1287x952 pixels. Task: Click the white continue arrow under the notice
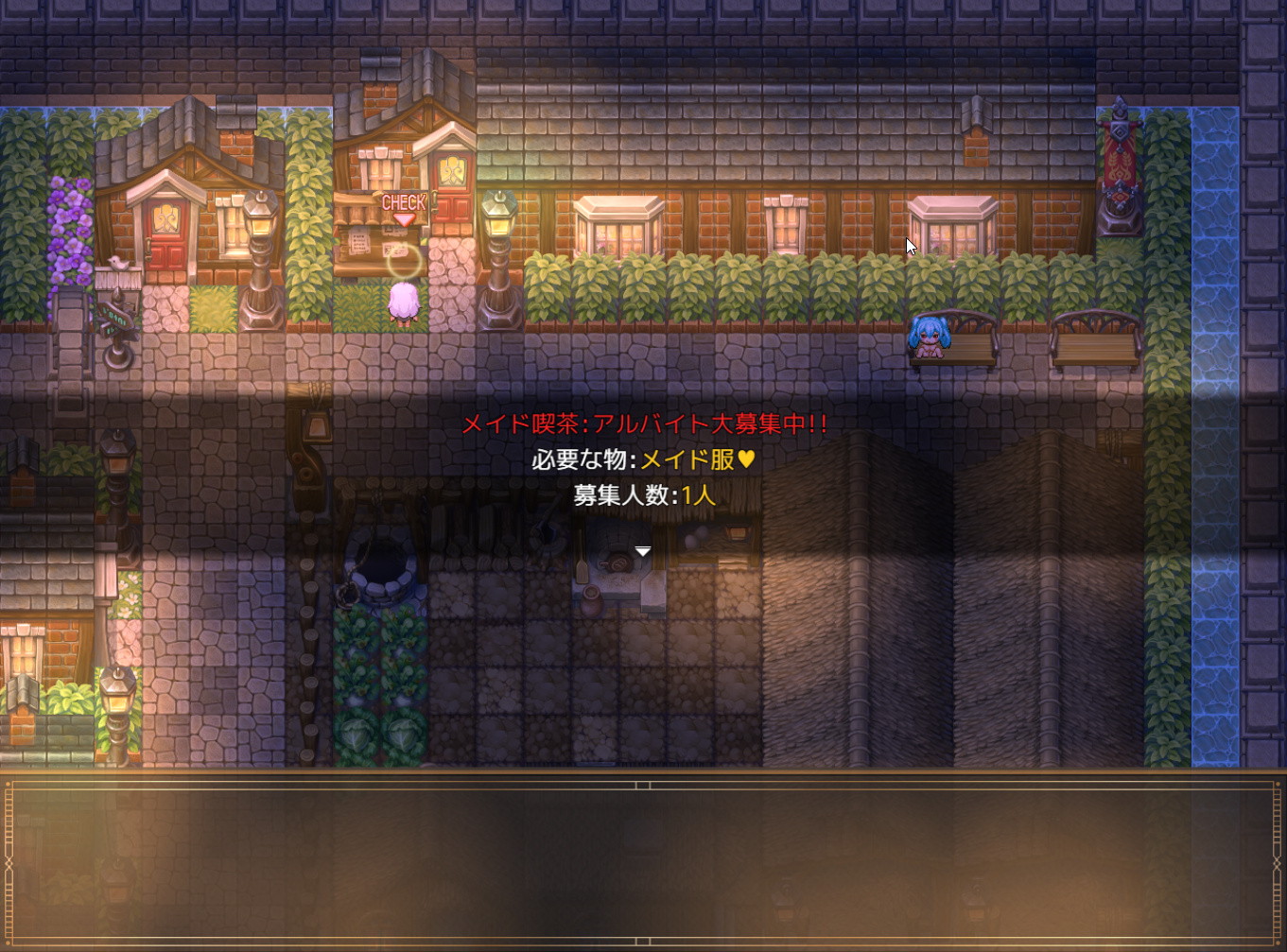click(643, 551)
